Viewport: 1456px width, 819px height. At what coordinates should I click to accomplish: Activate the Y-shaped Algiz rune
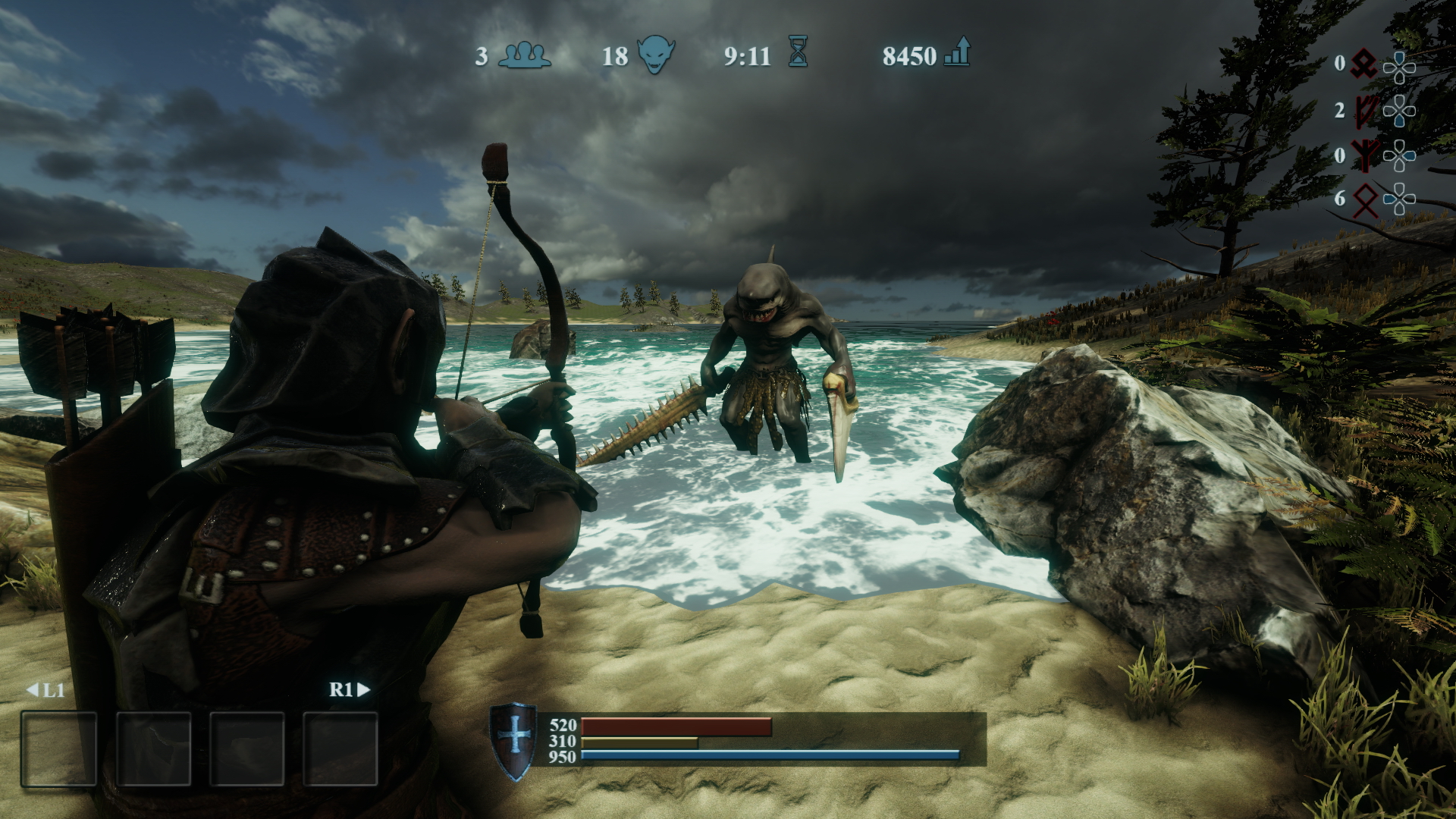[x=1364, y=156]
